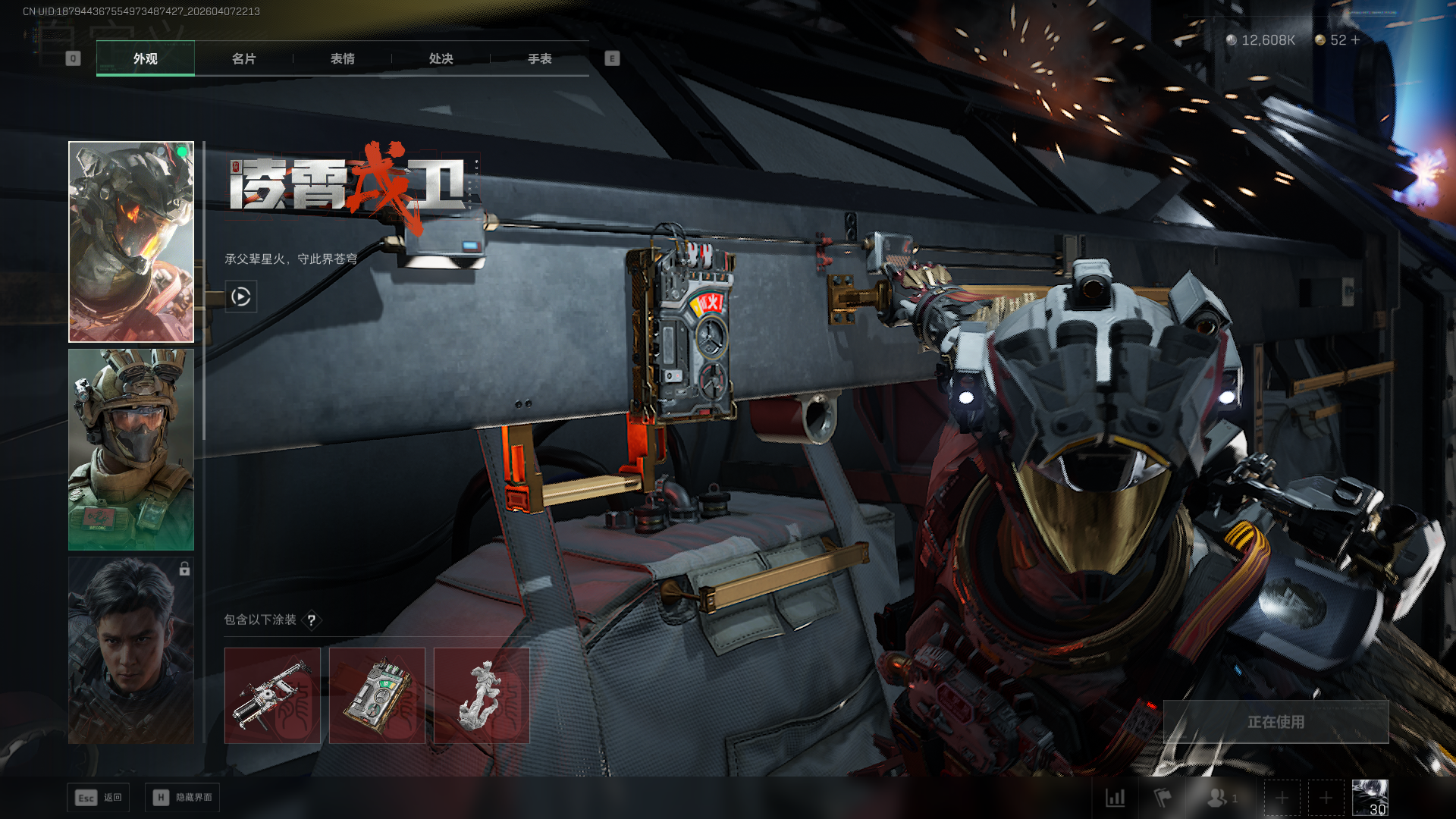This screenshot has width=1456, height=819.
Task: Show the 手表 watch tab
Action: [x=539, y=58]
